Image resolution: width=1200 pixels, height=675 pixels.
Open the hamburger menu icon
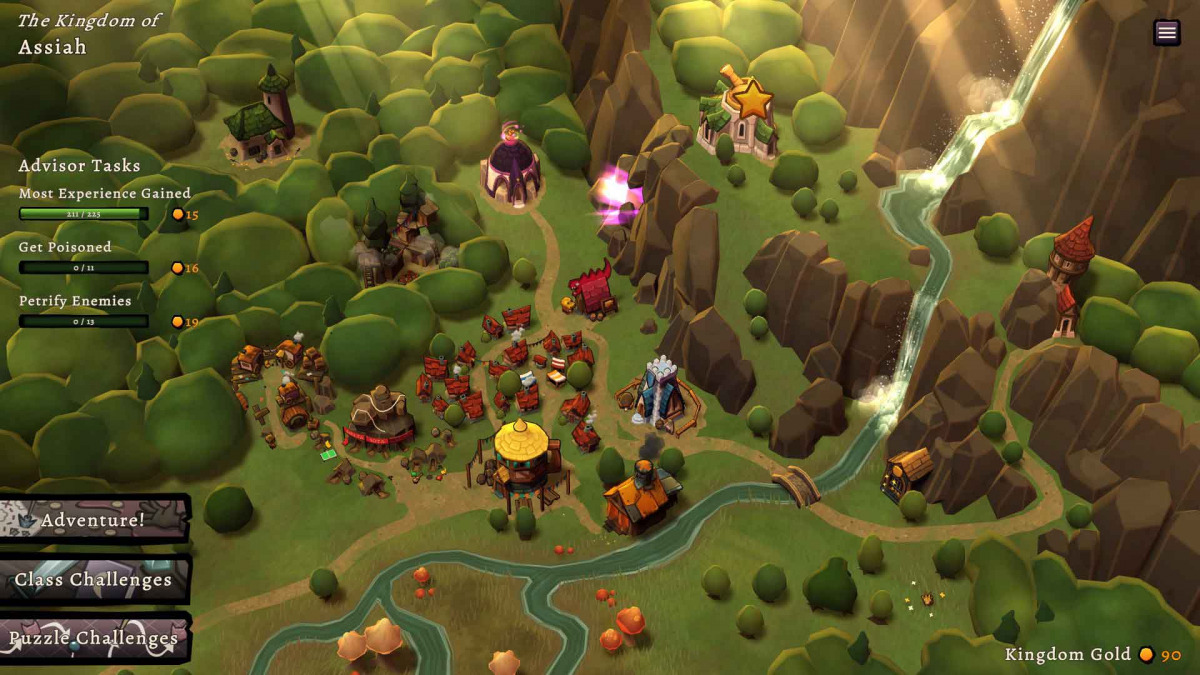tap(1166, 32)
